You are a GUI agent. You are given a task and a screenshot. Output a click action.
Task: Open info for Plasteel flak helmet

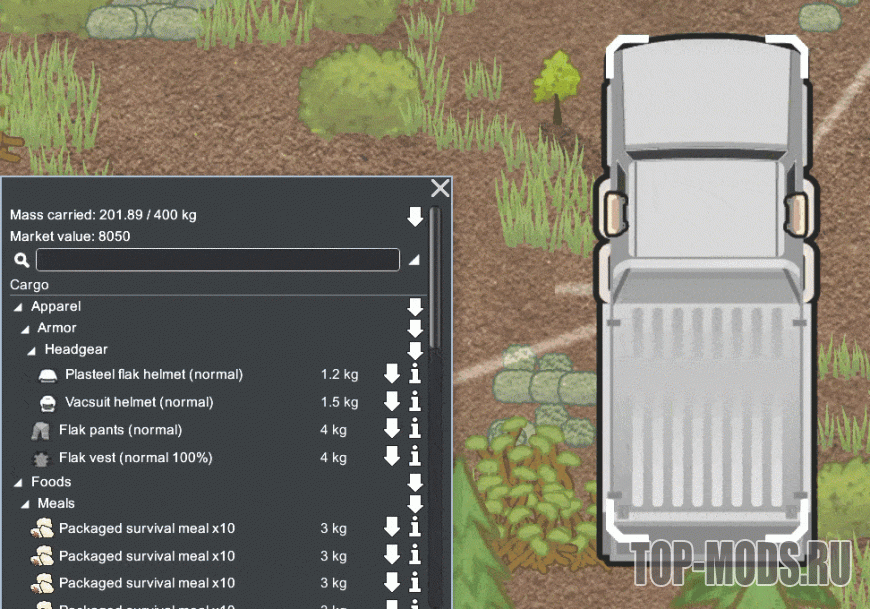415,375
